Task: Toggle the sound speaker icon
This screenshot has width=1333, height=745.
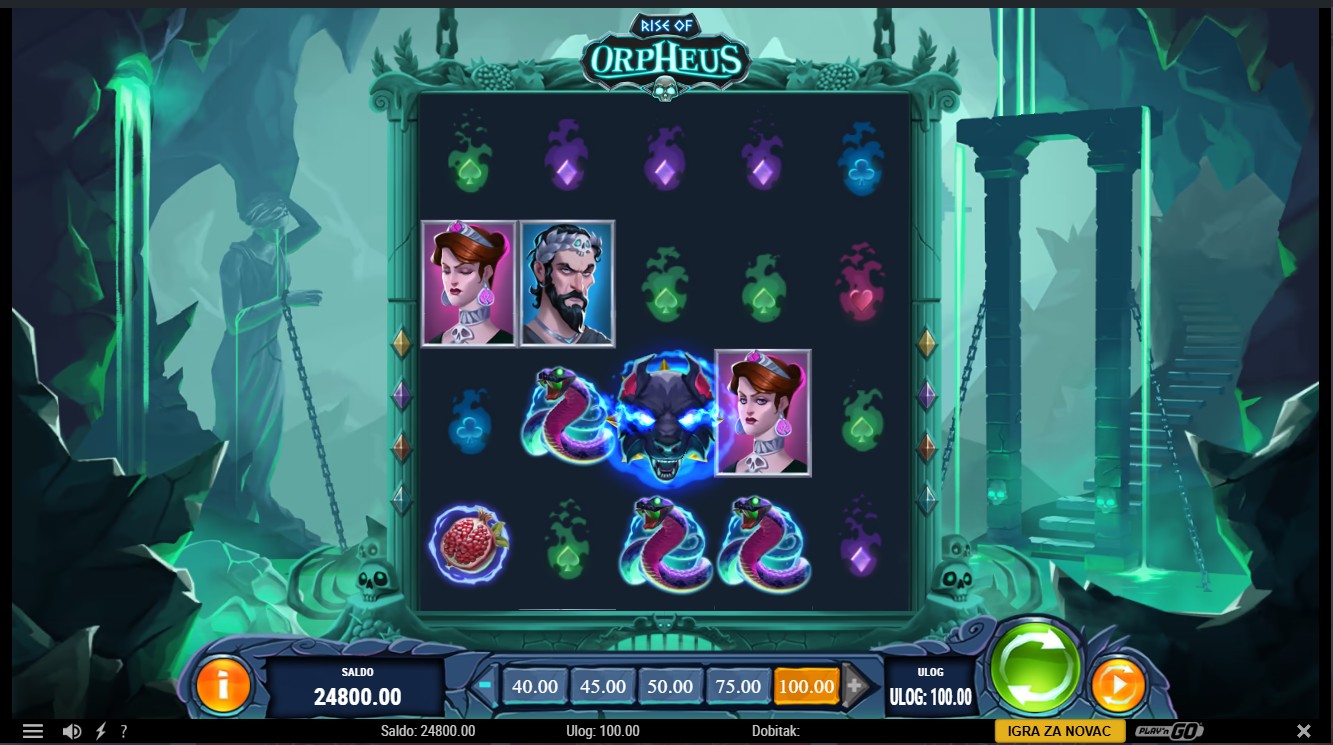Action: 72,731
